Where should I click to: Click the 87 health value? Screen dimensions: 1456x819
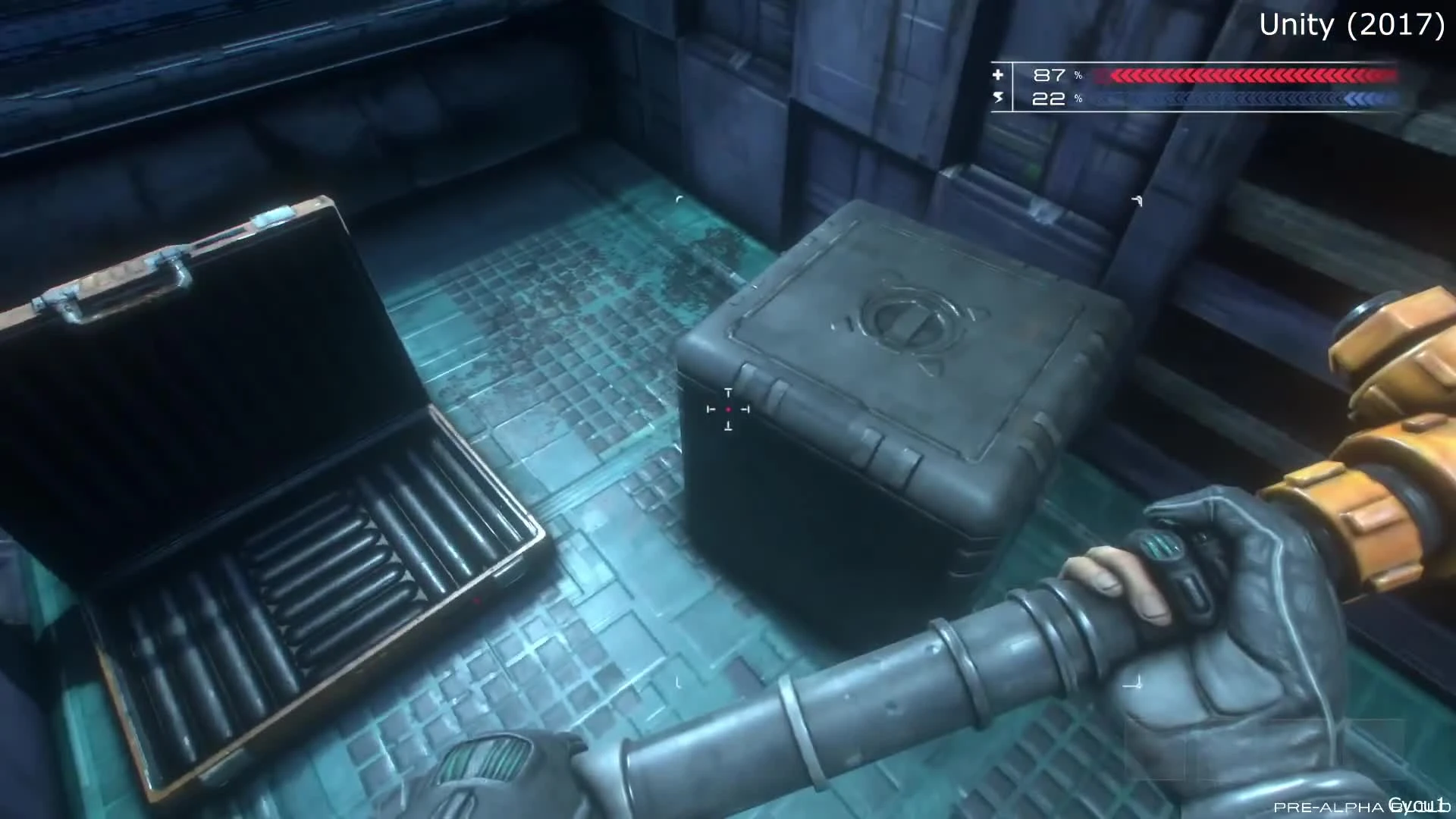pyautogui.click(x=1050, y=75)
